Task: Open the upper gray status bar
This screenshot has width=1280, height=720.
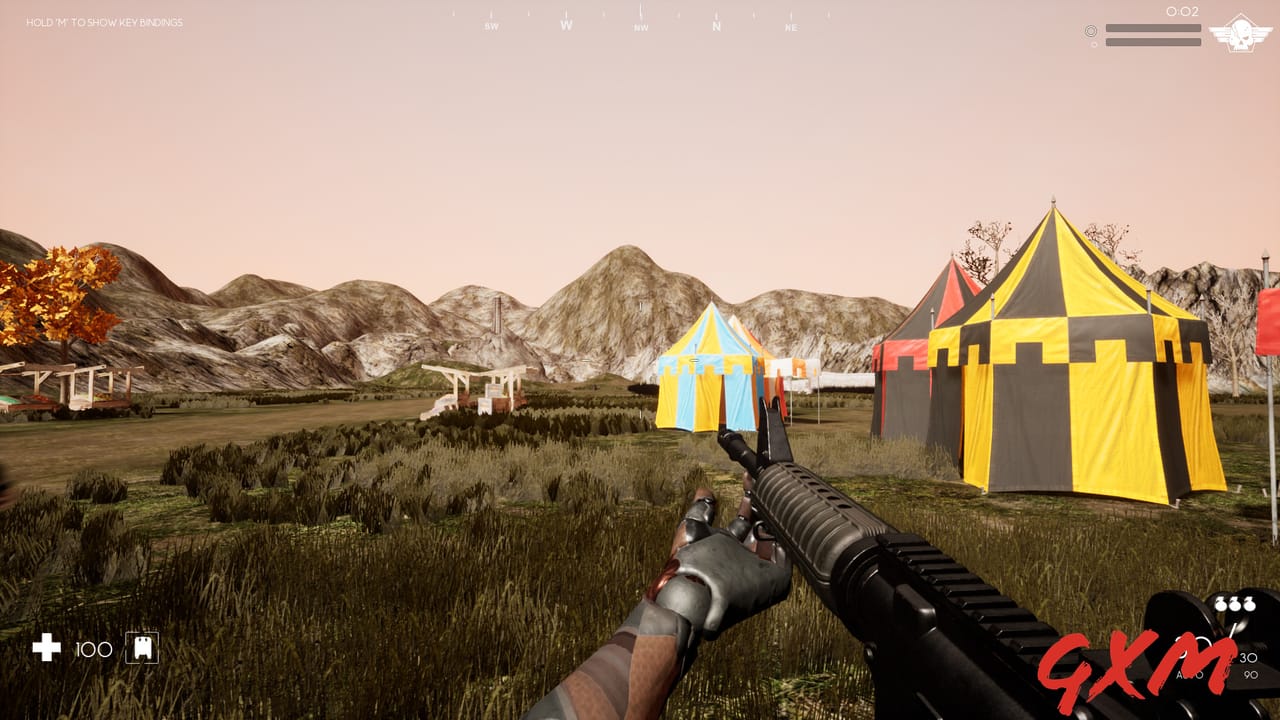Action: click(x=1153, y=27)
